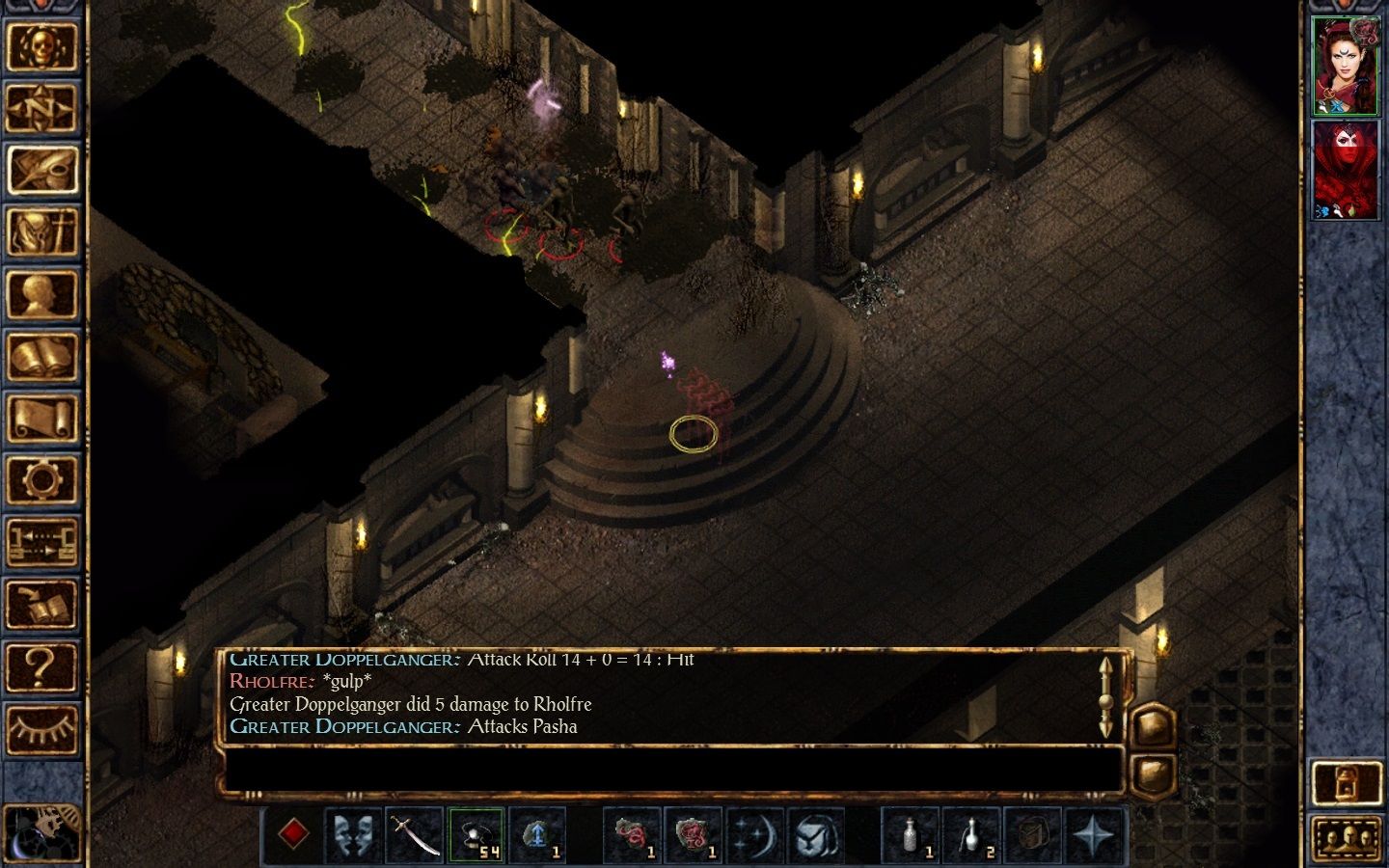1389x868 pixels.
Task: Open the inventory armor button
Action: click(41, 232)
